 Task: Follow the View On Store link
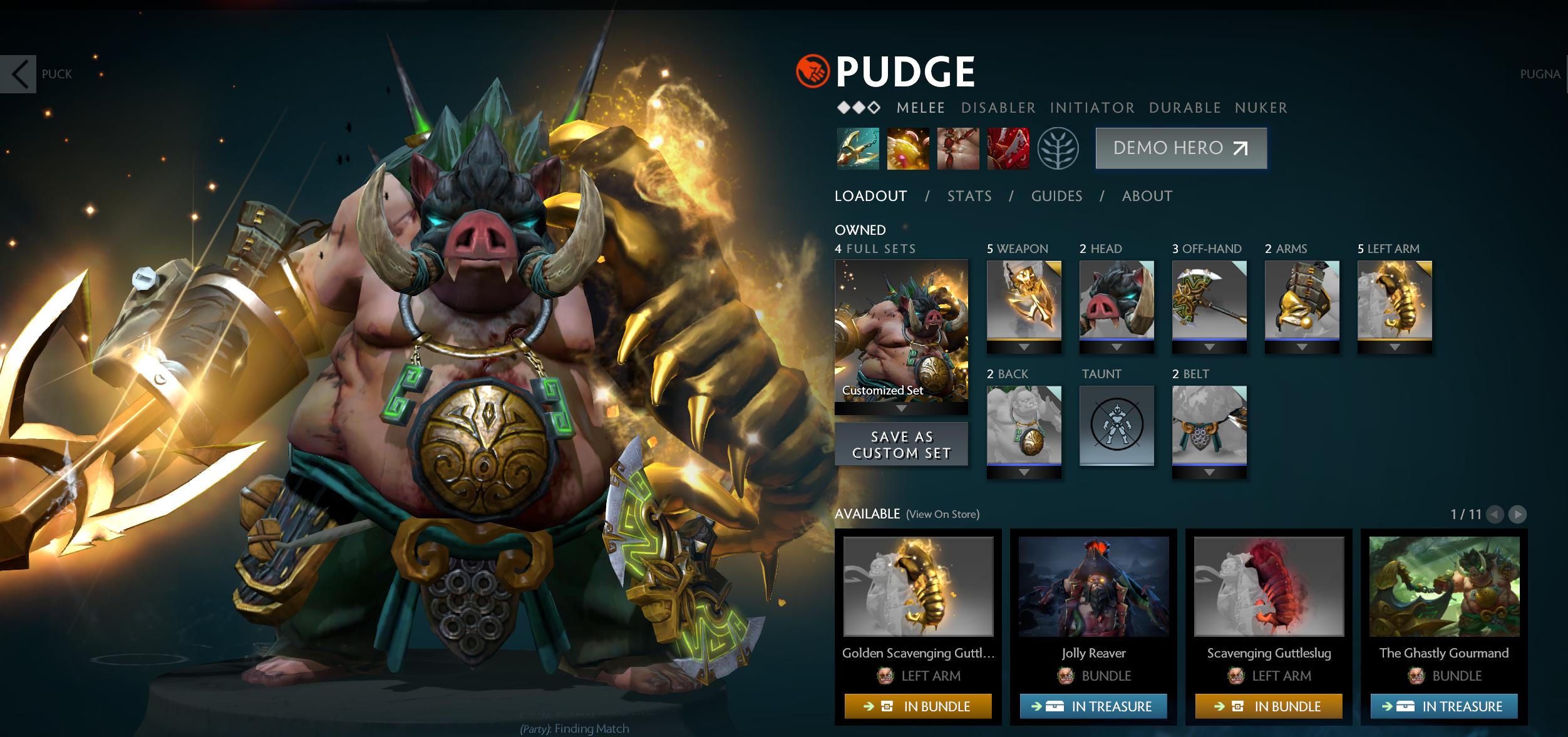pyautogui.click(x=942, y=514)
